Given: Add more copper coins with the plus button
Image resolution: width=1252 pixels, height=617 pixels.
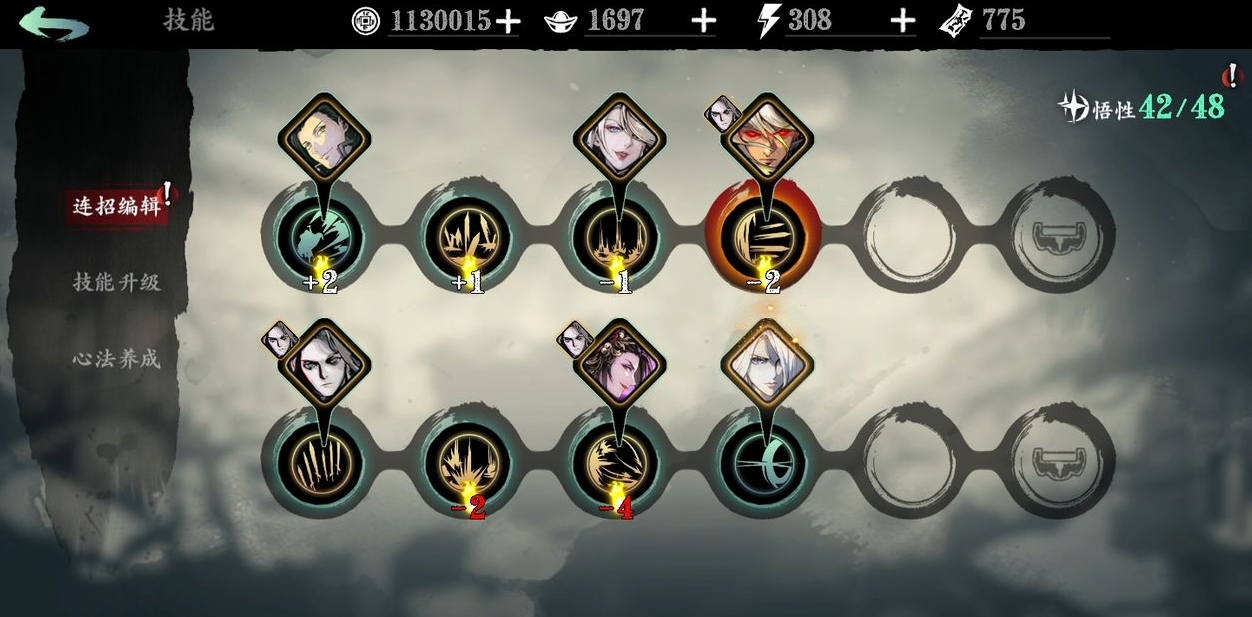Looking at the screenshot, I should [x=508, y=21].
